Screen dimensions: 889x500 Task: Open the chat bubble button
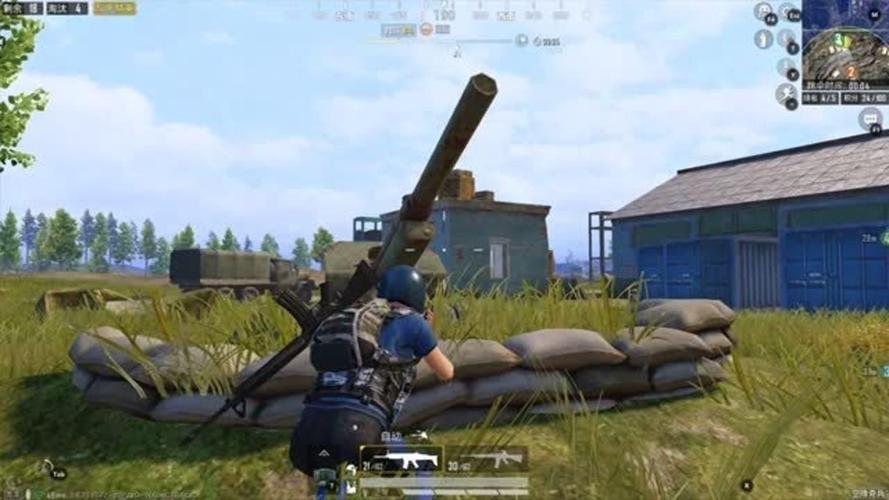click(x=870, y=119)
